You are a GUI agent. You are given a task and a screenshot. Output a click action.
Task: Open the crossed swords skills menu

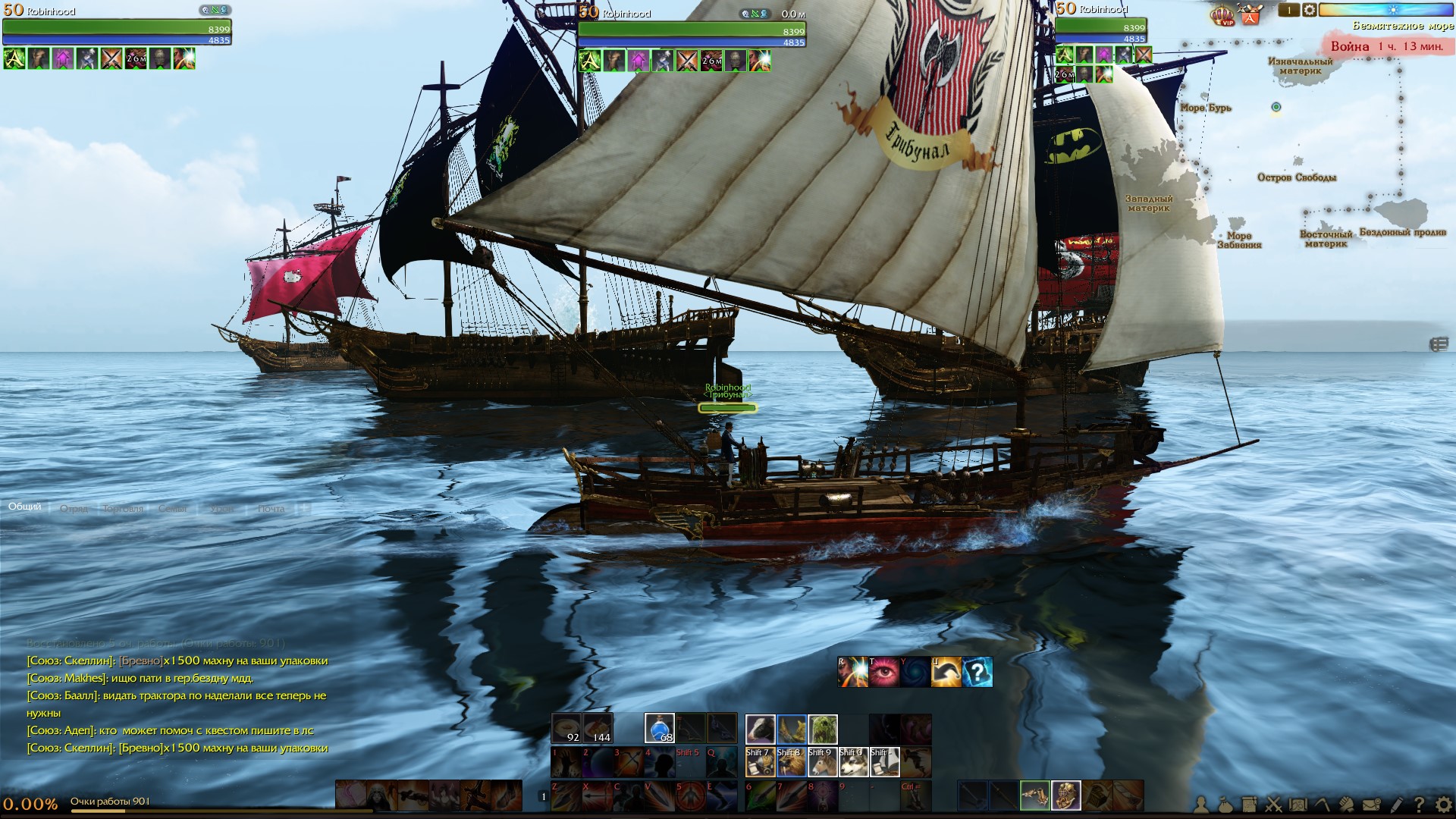click(1274, 805)
